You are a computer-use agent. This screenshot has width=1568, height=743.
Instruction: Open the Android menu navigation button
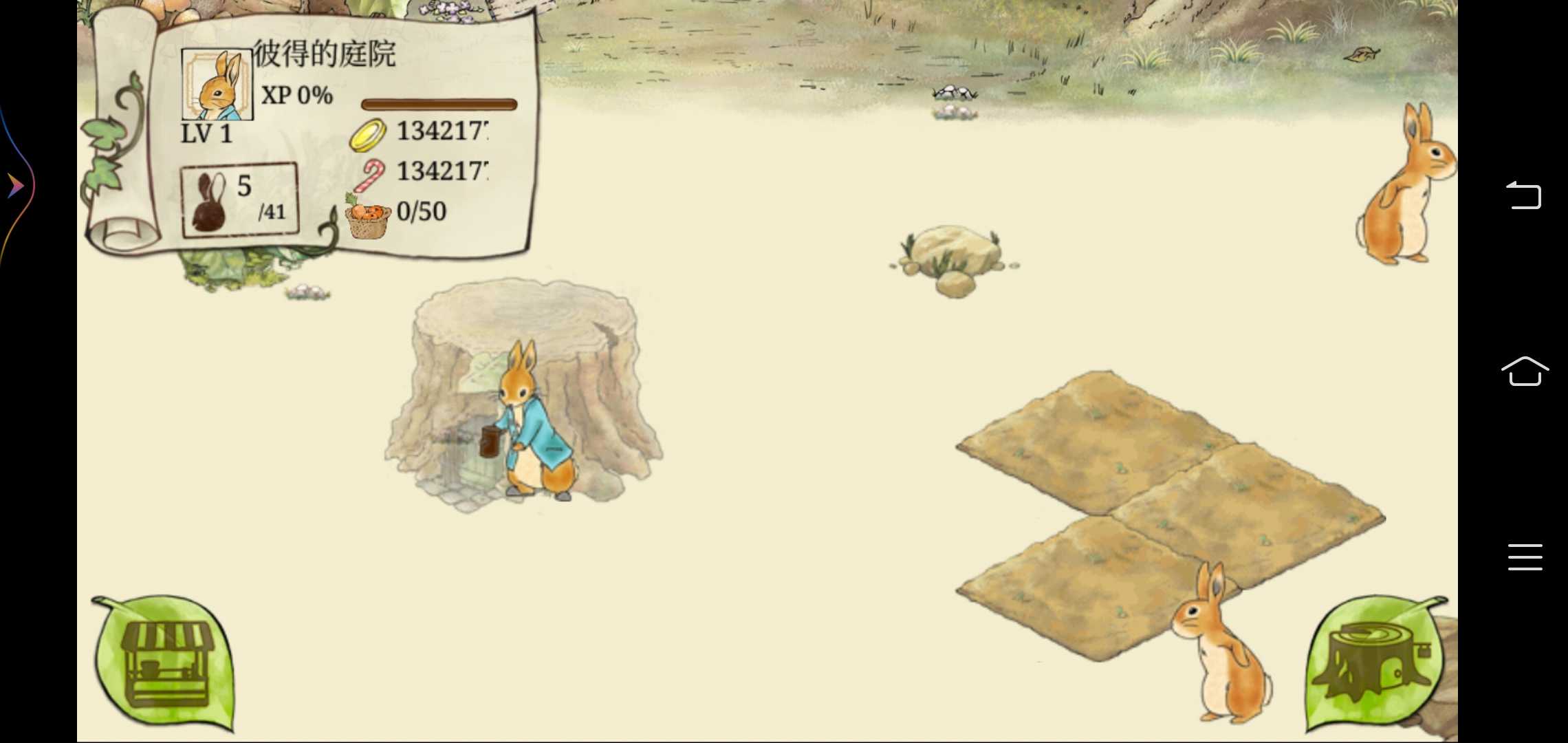coord(1524,557)
